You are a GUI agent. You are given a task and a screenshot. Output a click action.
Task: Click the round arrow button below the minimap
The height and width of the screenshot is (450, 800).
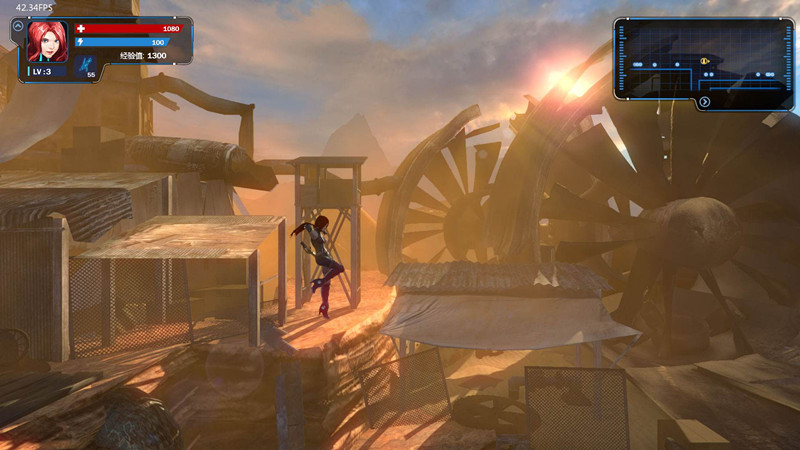pyautogui.click(x=705, y=102)
